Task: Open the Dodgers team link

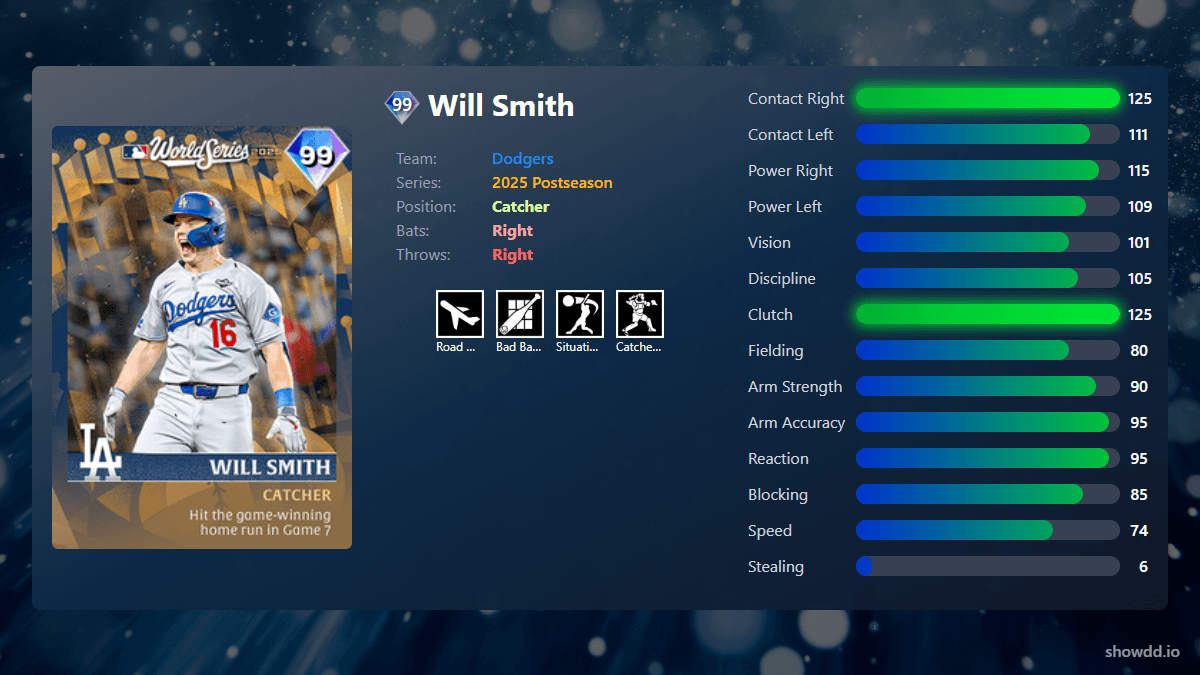Action: (x=522, y=159)
